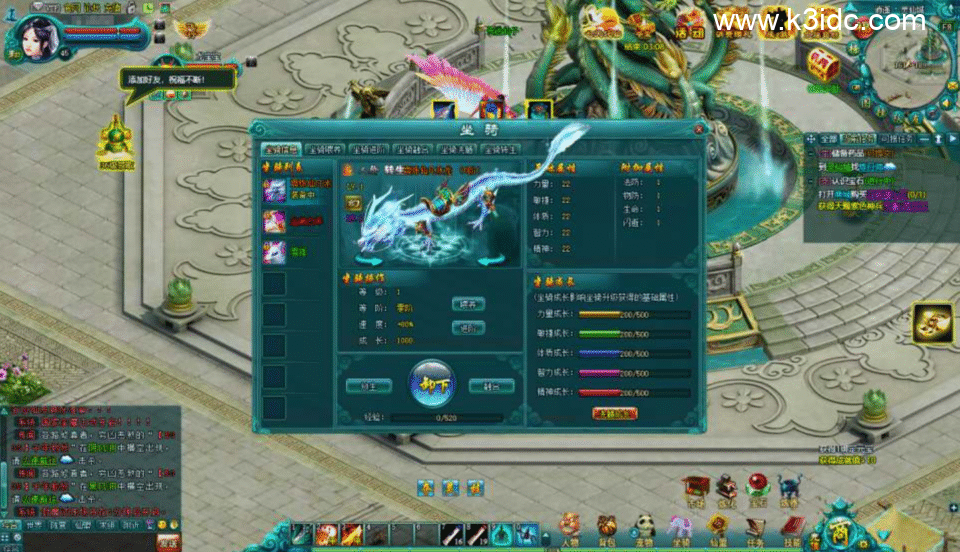Switch quest tracker to 可接任务 tab
960x552 pixels.
pos(897,139)
